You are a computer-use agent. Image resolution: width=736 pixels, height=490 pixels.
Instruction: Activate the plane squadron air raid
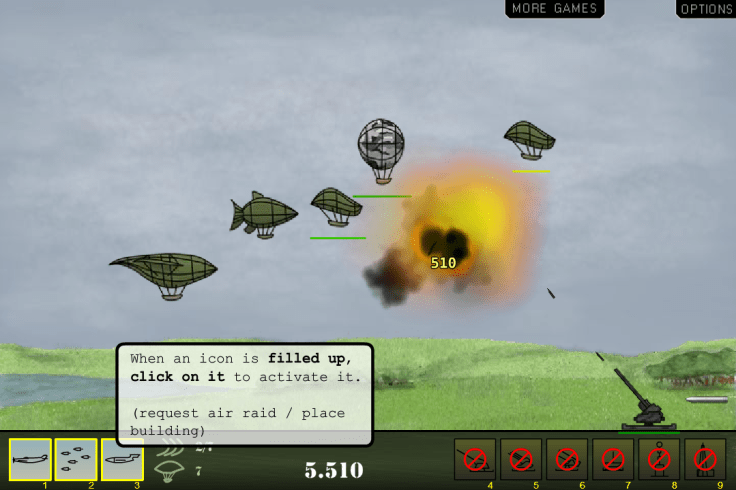[76, 459]
